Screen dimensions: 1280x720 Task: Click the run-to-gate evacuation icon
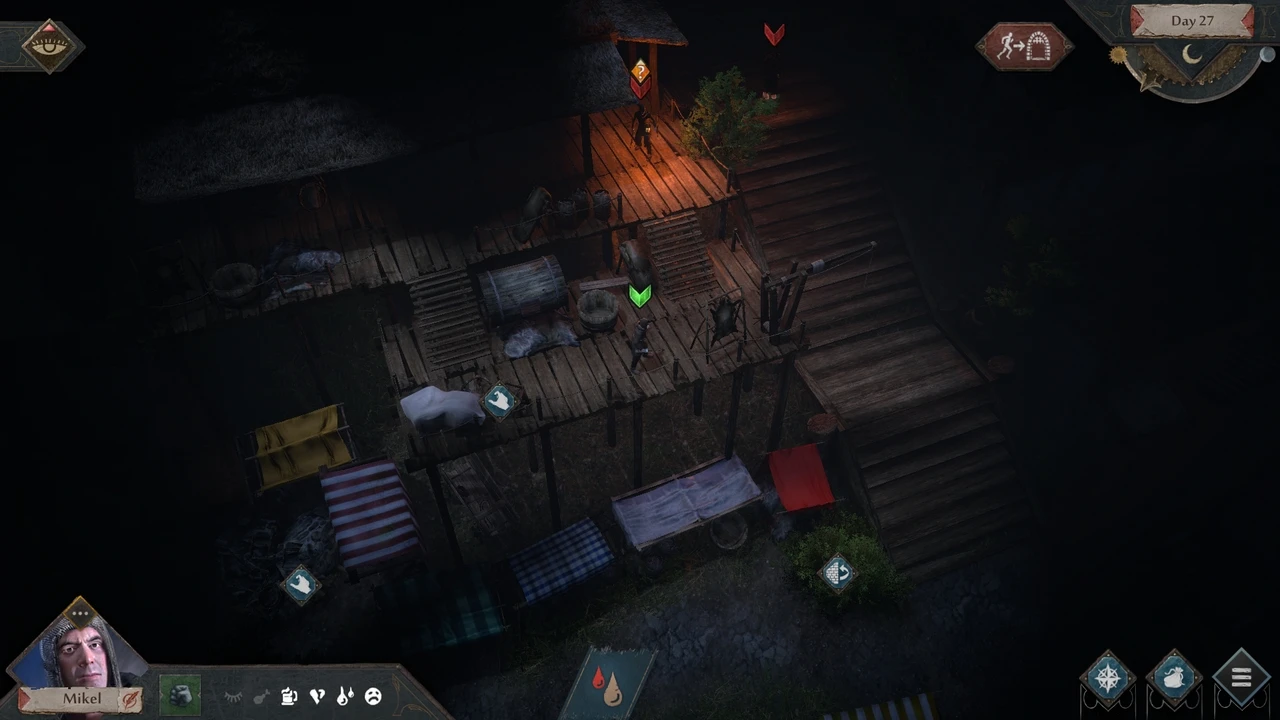click(x=1023, y=45)
